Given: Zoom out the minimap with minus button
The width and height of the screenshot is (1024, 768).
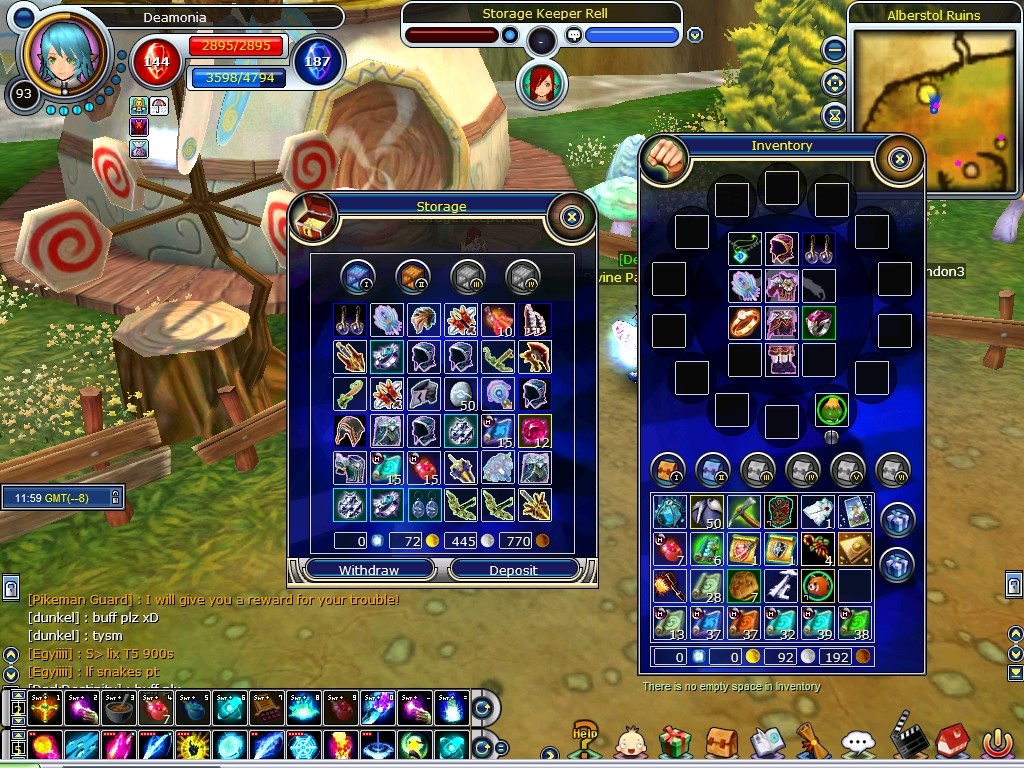Looking at the screenshot, I should tap(834, 49).
